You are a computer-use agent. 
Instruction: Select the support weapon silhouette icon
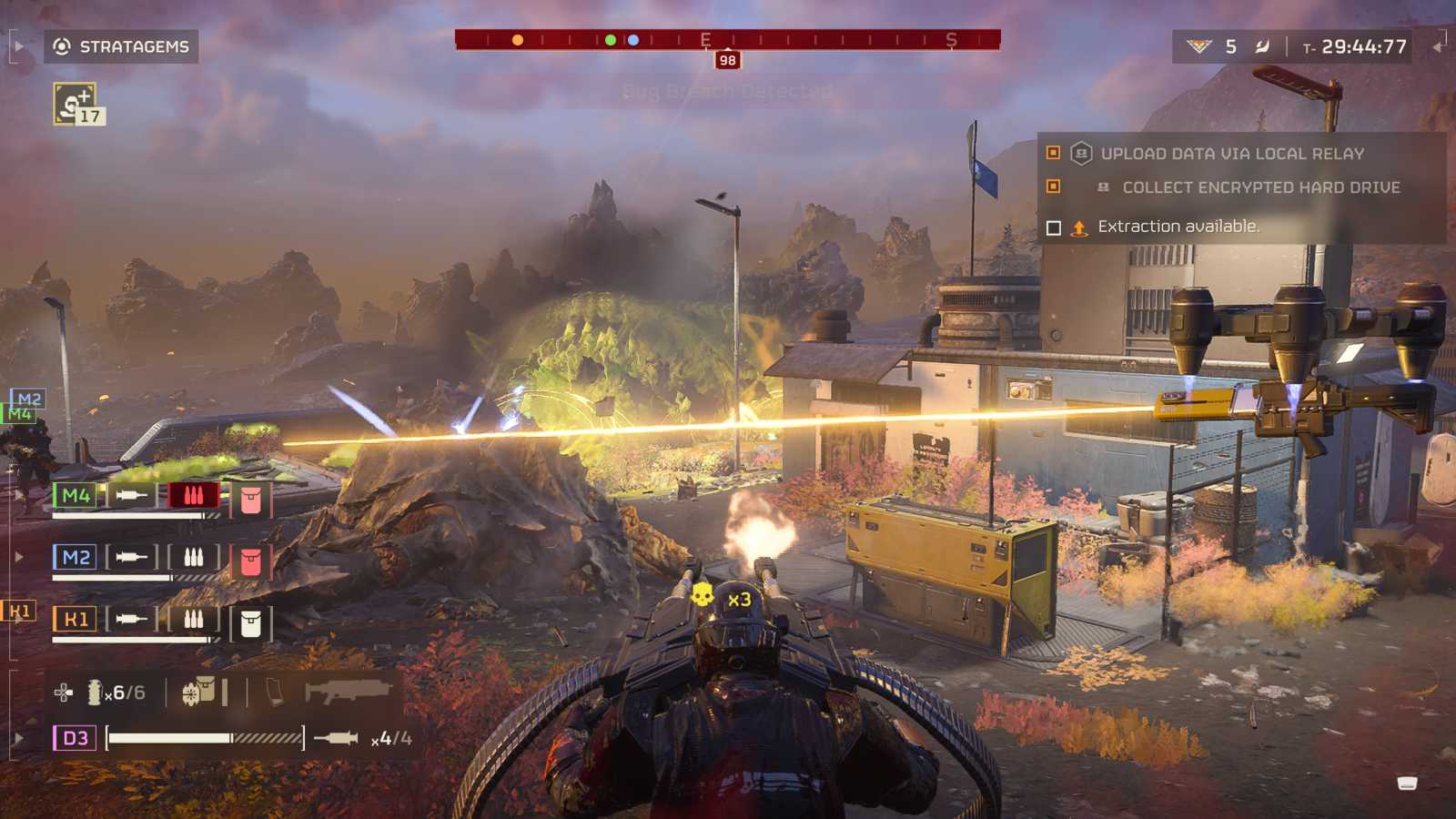point(347,691)
